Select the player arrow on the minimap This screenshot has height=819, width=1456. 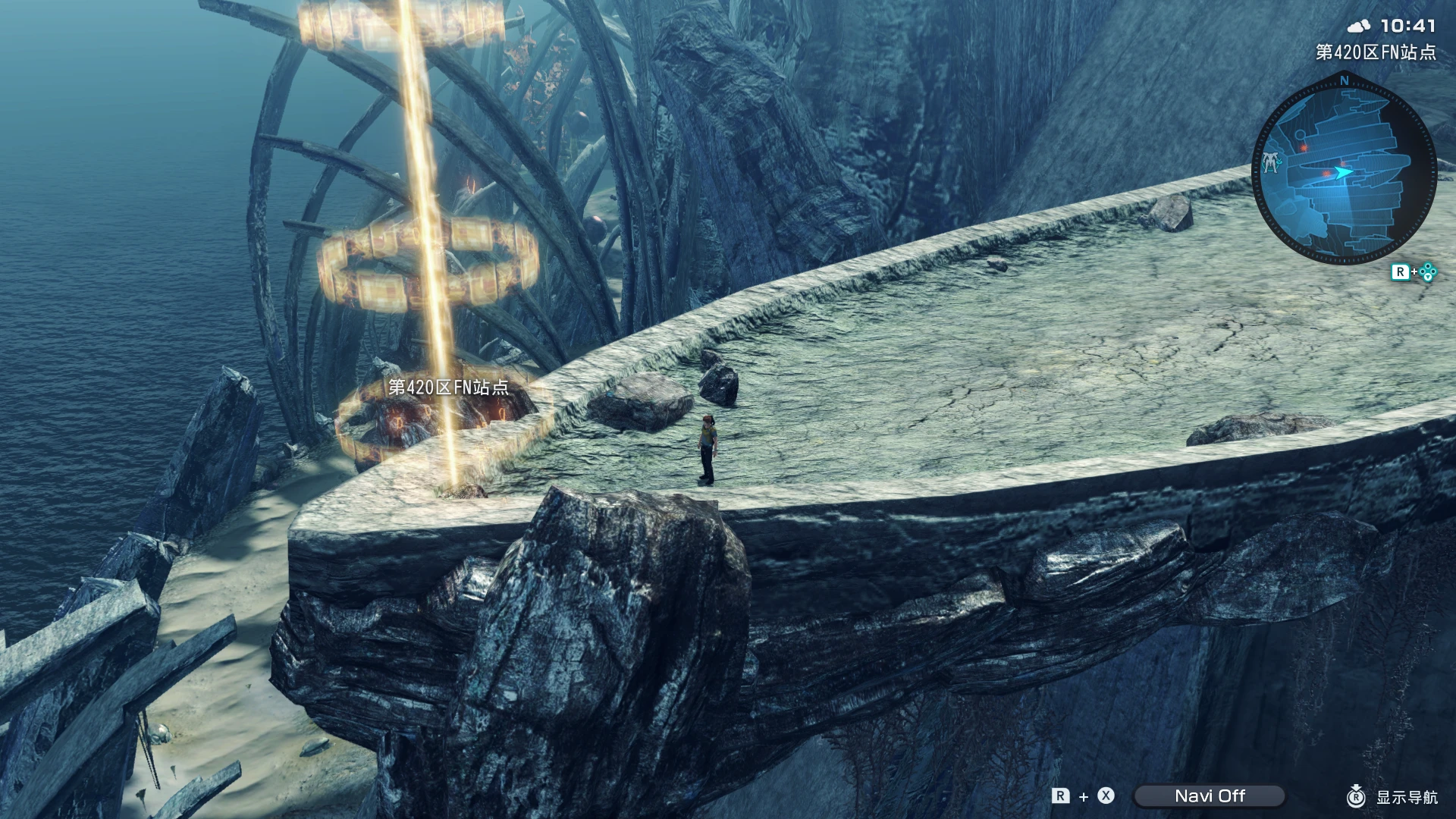[x=1342, y=172]
